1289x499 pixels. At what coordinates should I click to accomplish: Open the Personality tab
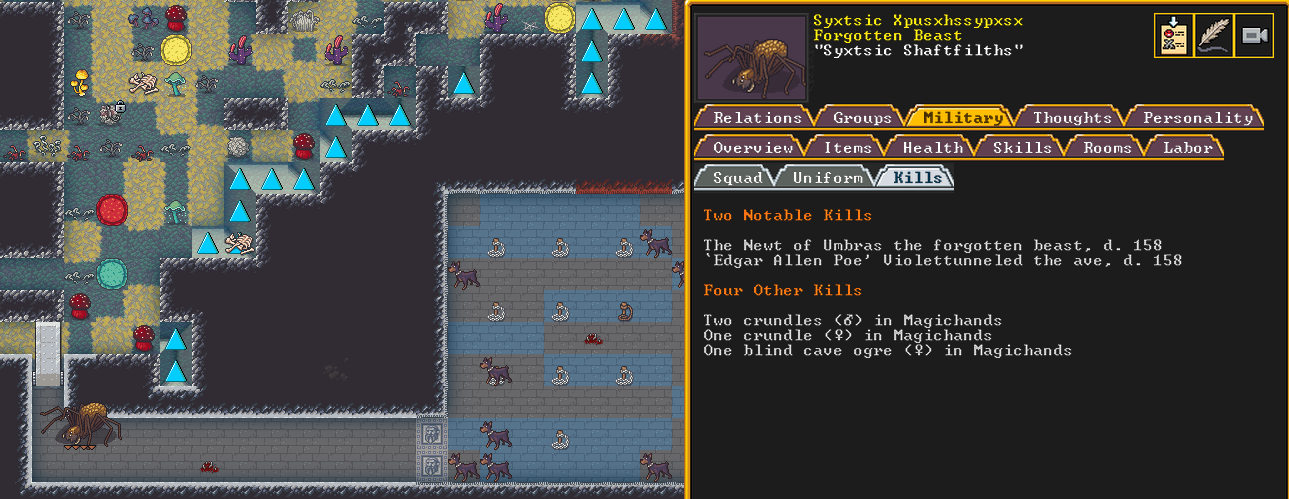(x=1197, y=118)
